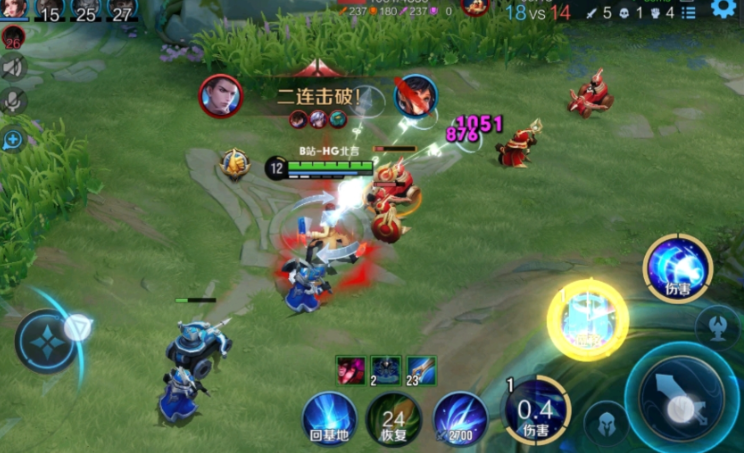Open the quick chat bubble button

click(13, 140)
